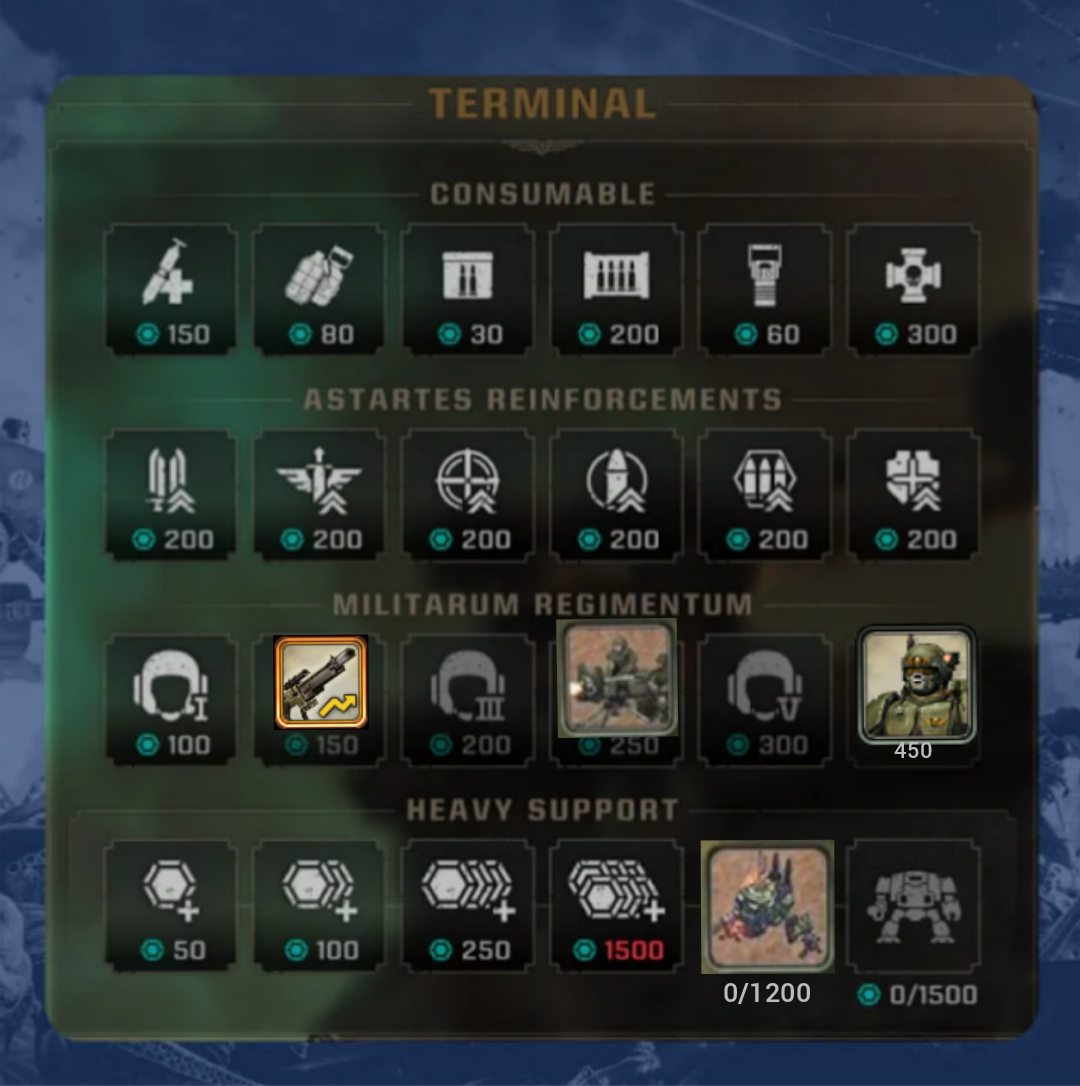Select the orange-framed heavy gun upgrade
Screen dimensions: 1080x1086
pos(321,682)
